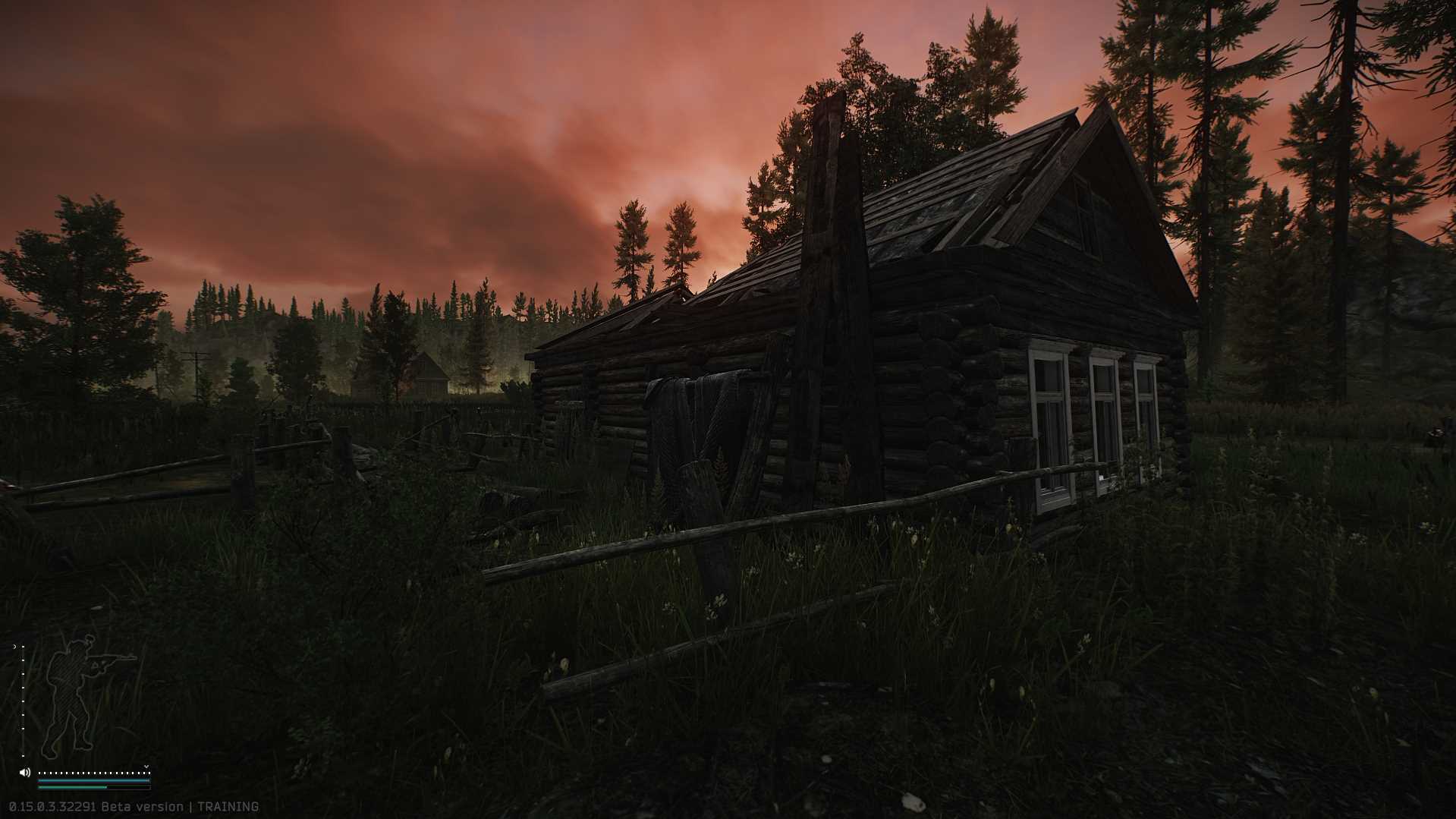Viewport: 1456px width, 819px height.
Task: Click the first dot of the noise meter
Action: click(x=39, y=773)
